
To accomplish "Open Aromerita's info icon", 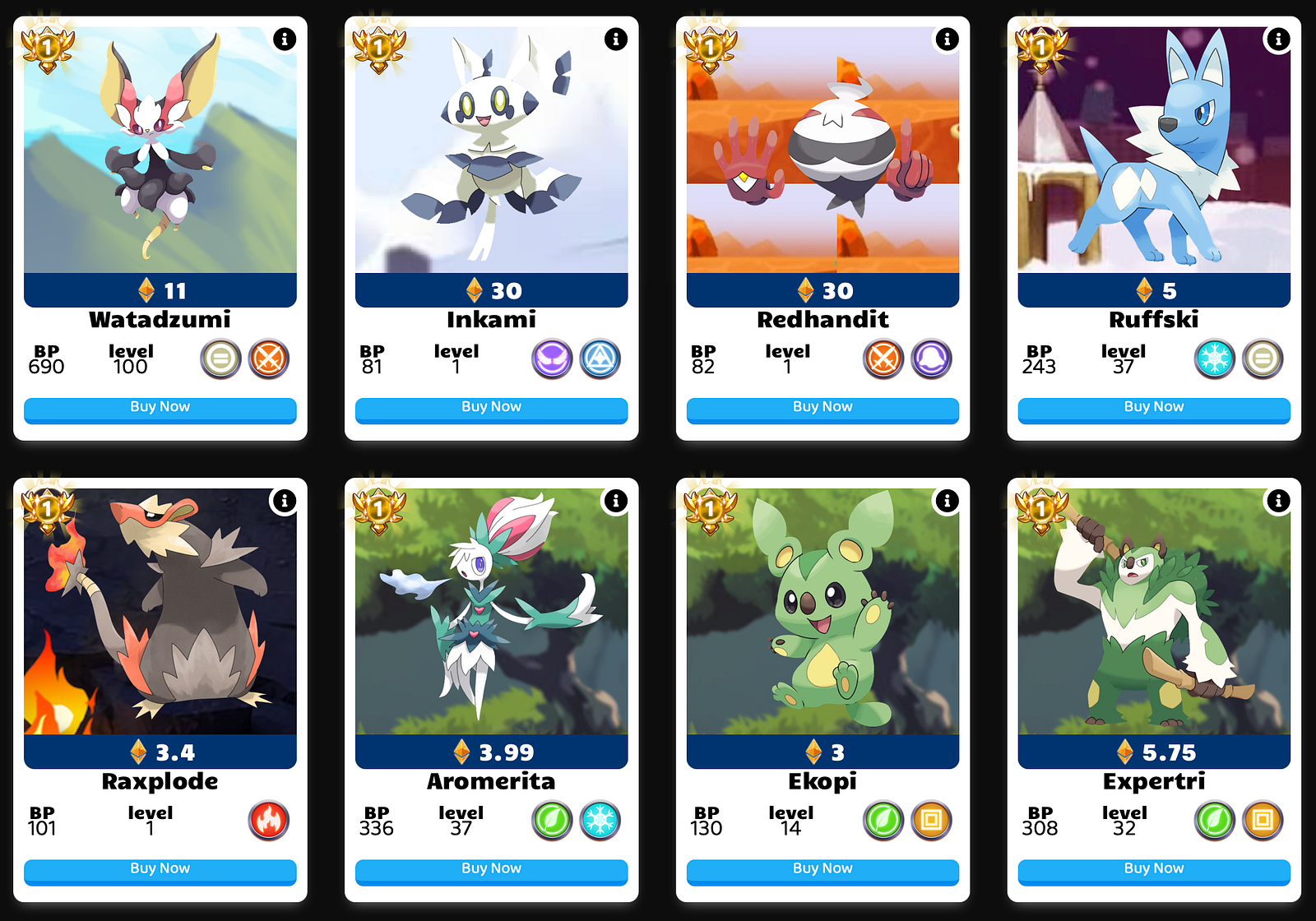I will coord(616,500).
